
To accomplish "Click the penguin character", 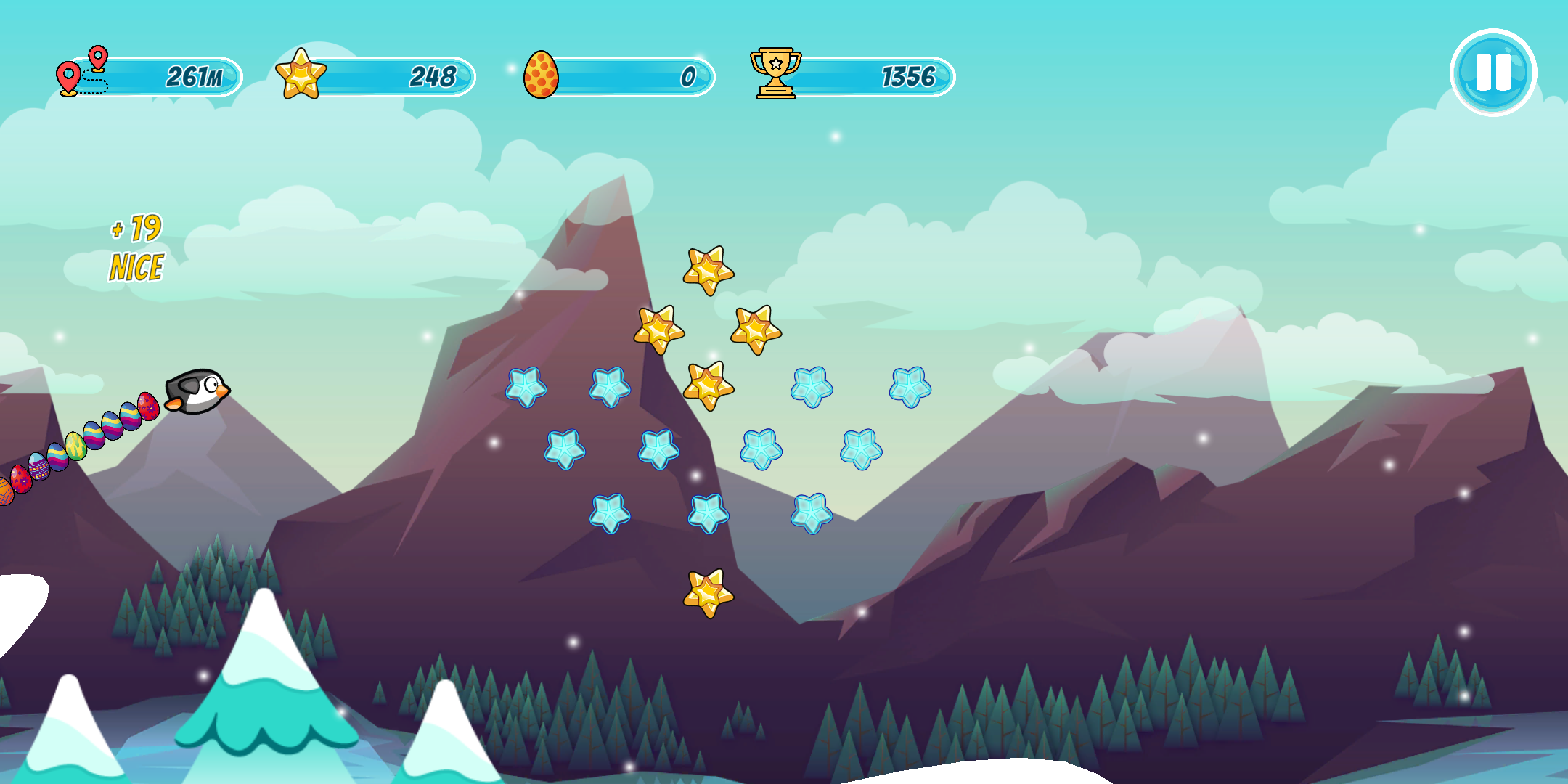I will coord(196,391).
